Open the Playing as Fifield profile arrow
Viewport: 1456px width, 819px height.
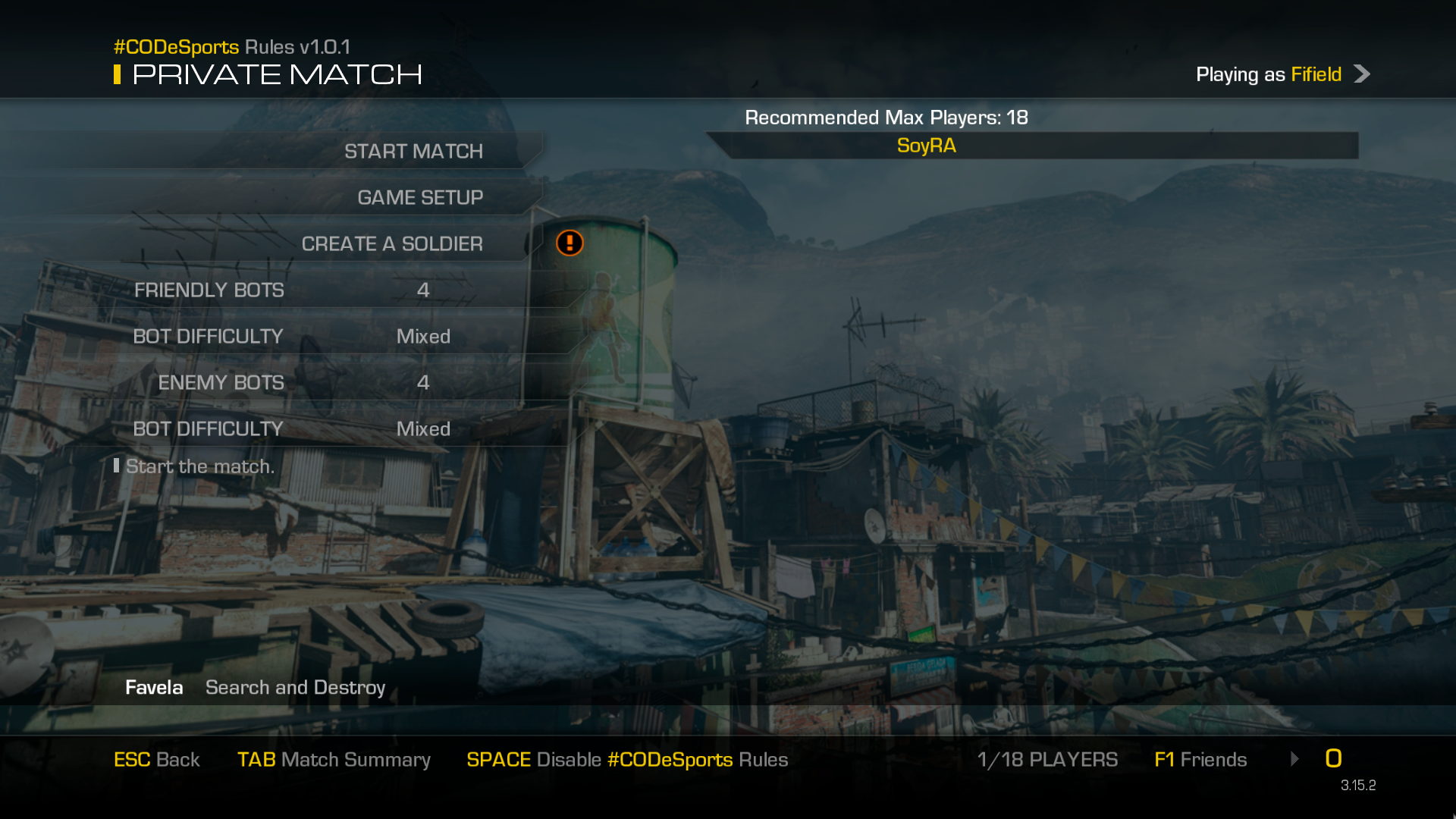coord(1362,74)
